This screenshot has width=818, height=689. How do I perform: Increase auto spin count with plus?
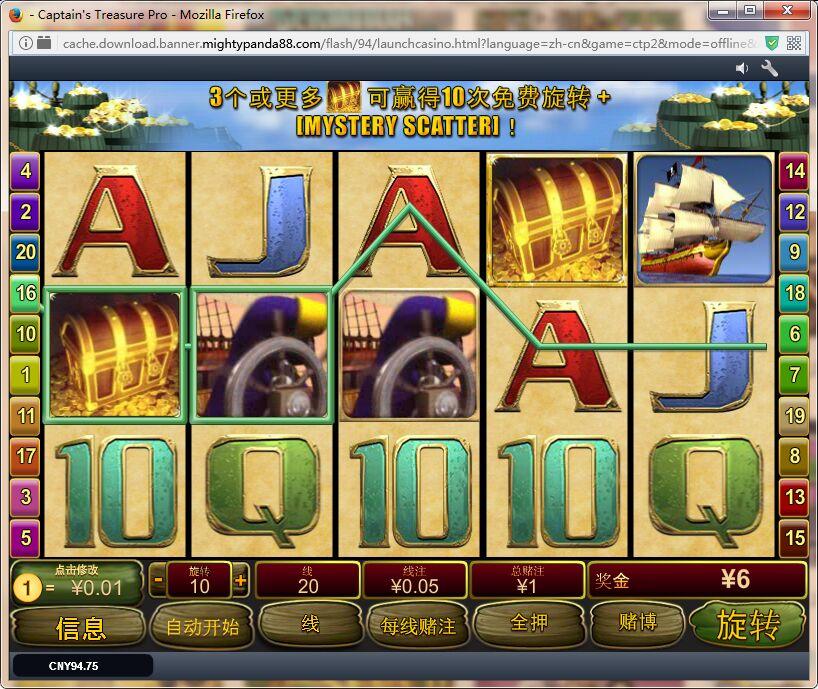[240, 579]
